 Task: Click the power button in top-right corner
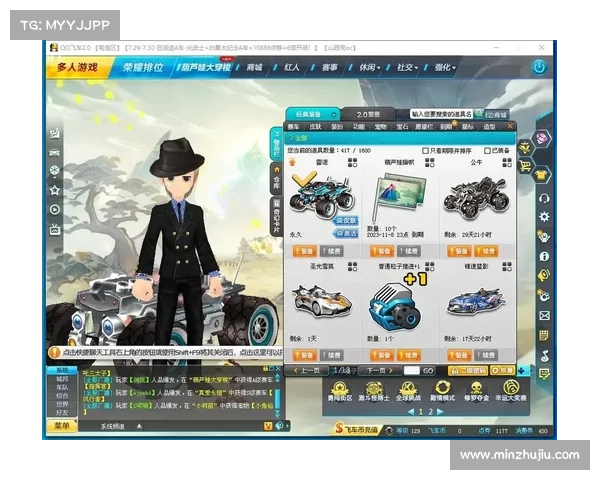(539, 67)
